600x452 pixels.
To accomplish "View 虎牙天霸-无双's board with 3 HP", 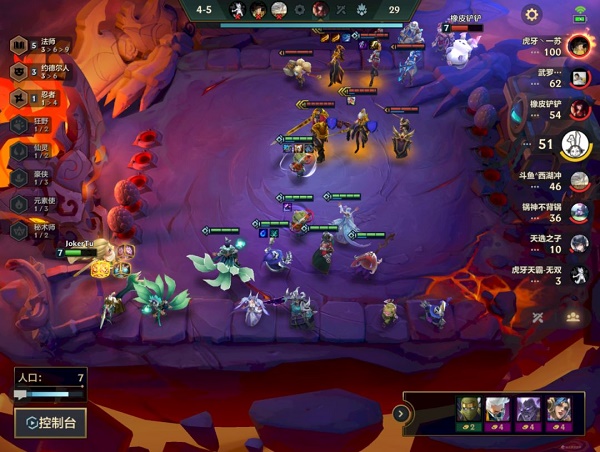I will (578, 276).
